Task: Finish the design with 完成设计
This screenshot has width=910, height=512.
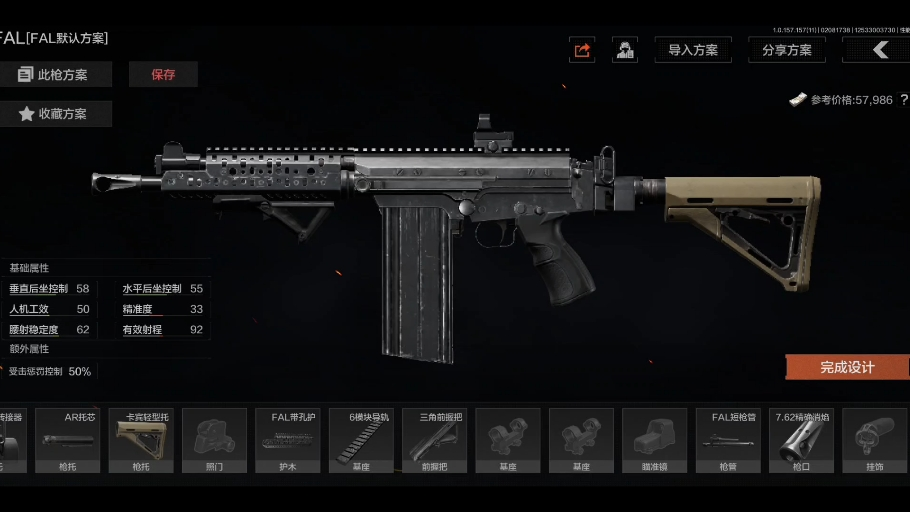Action: (x=847, y=367)
